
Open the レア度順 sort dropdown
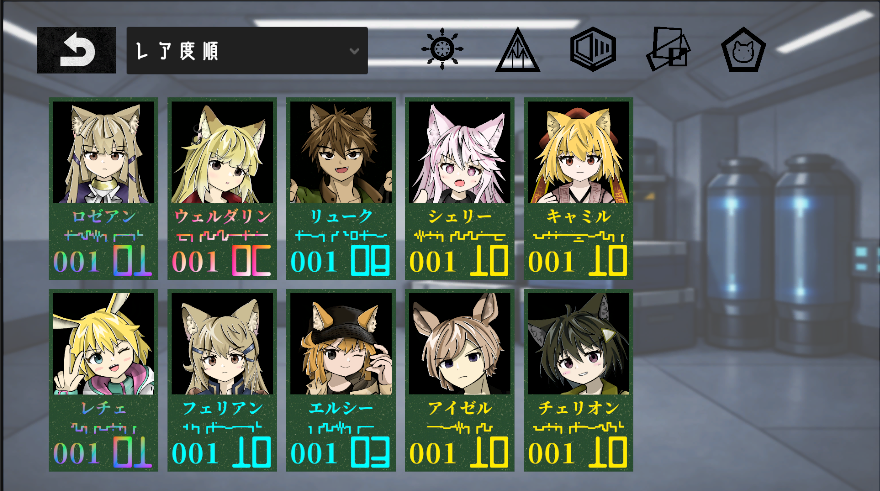point(247,50)
